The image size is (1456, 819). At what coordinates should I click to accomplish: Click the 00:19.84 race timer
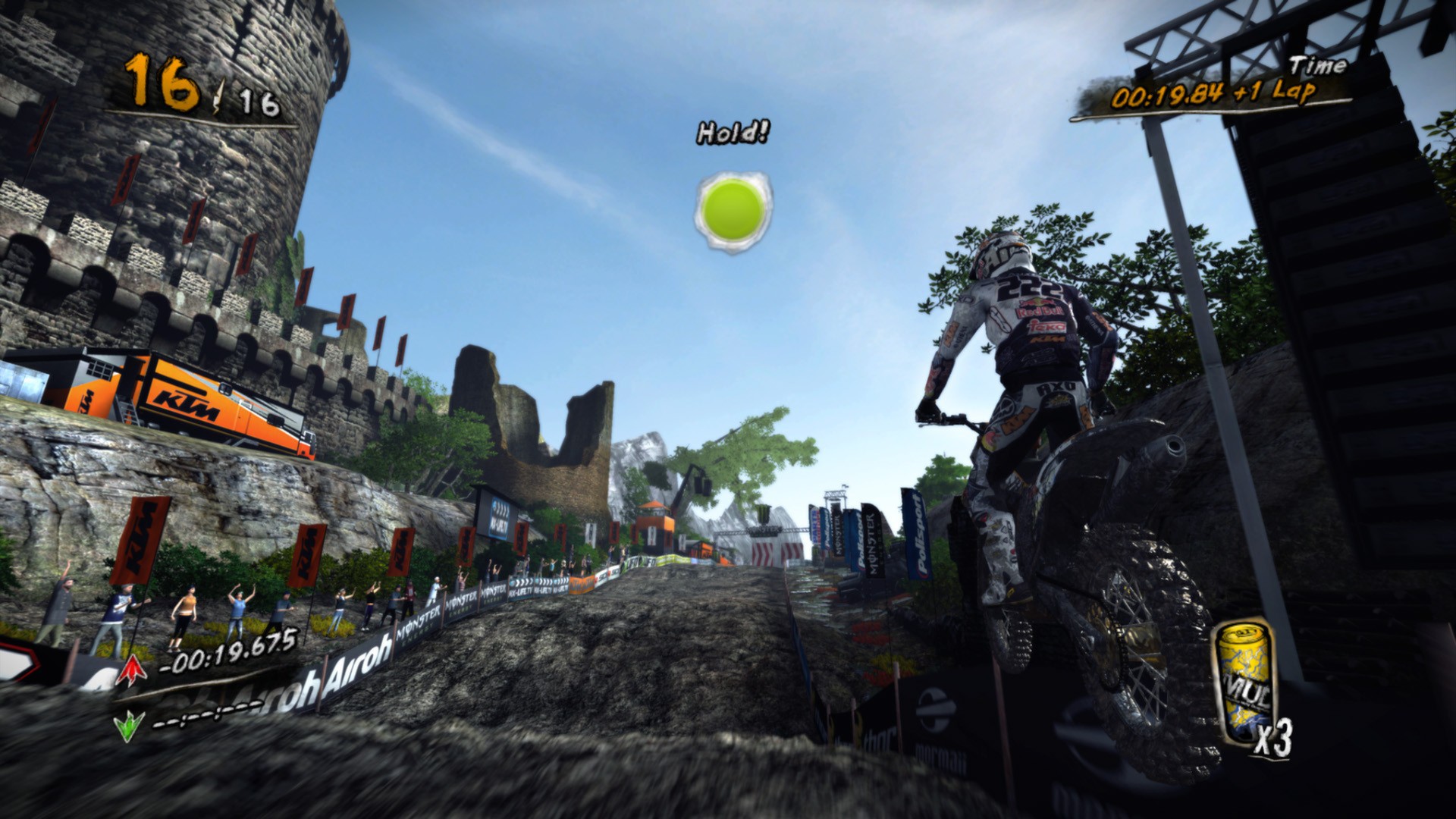pyautogui.click(x=1168, y=97)
